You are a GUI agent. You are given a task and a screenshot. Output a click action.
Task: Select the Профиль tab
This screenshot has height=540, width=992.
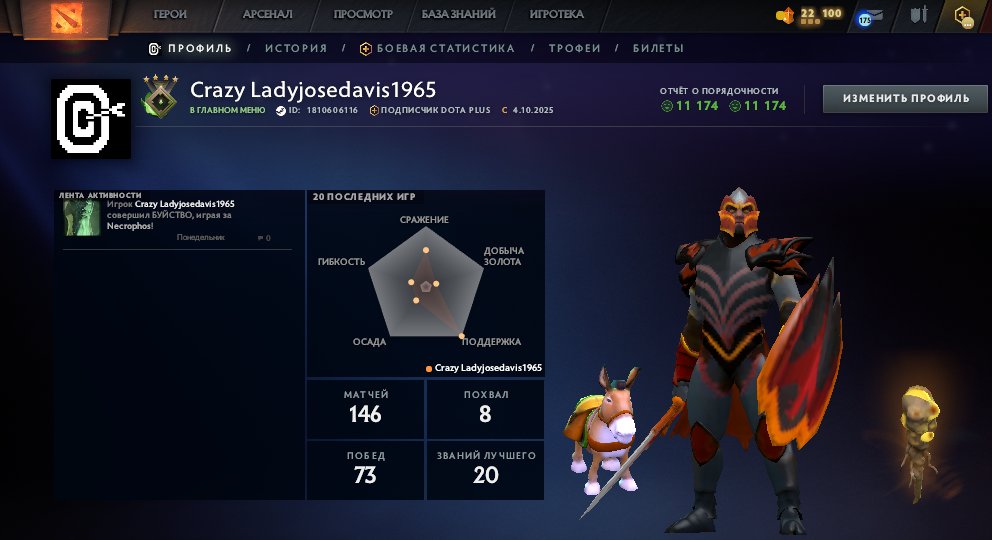coord(190,48)
